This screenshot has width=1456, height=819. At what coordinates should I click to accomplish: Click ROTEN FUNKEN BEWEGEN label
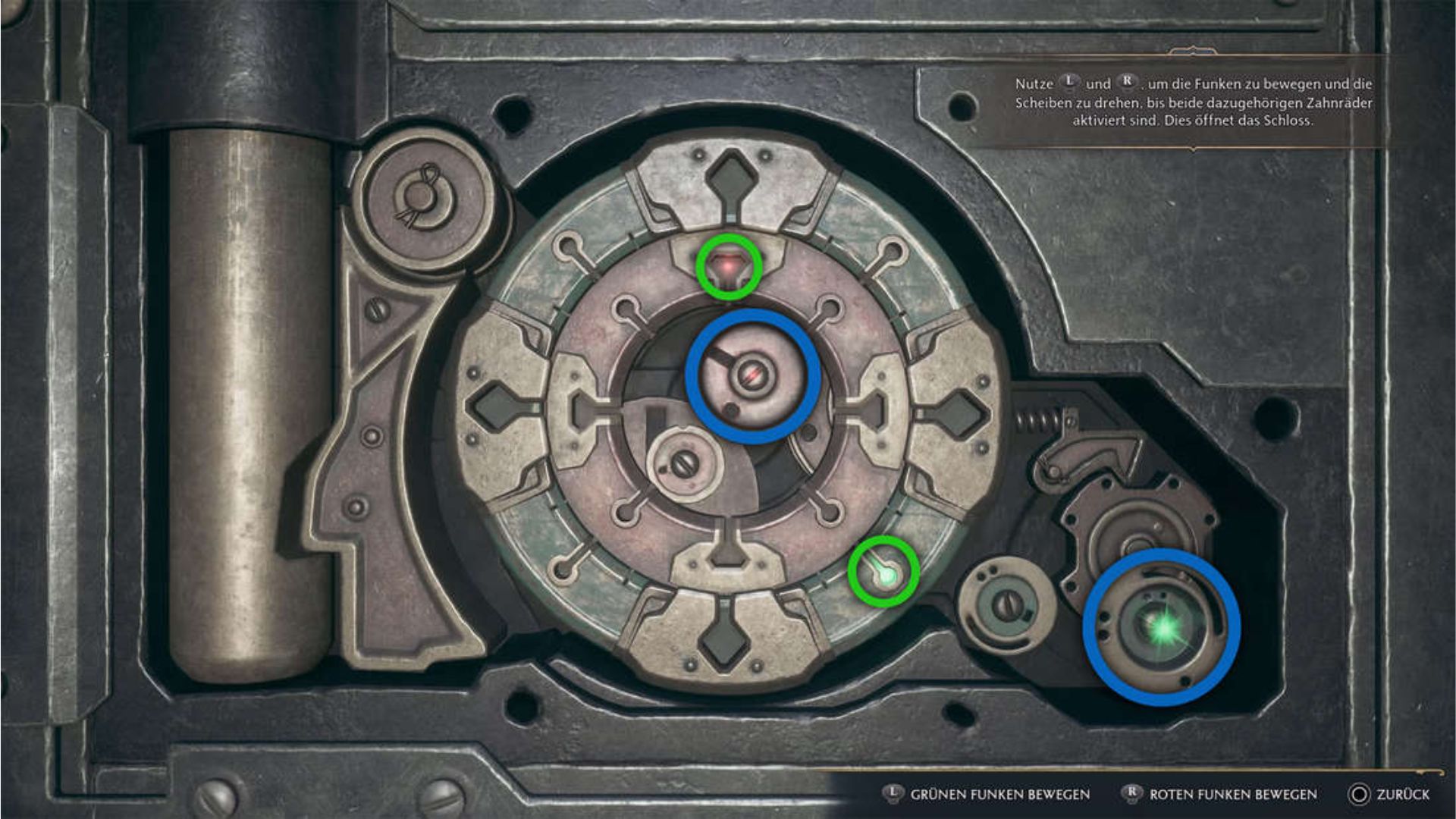pos(1232,794)
